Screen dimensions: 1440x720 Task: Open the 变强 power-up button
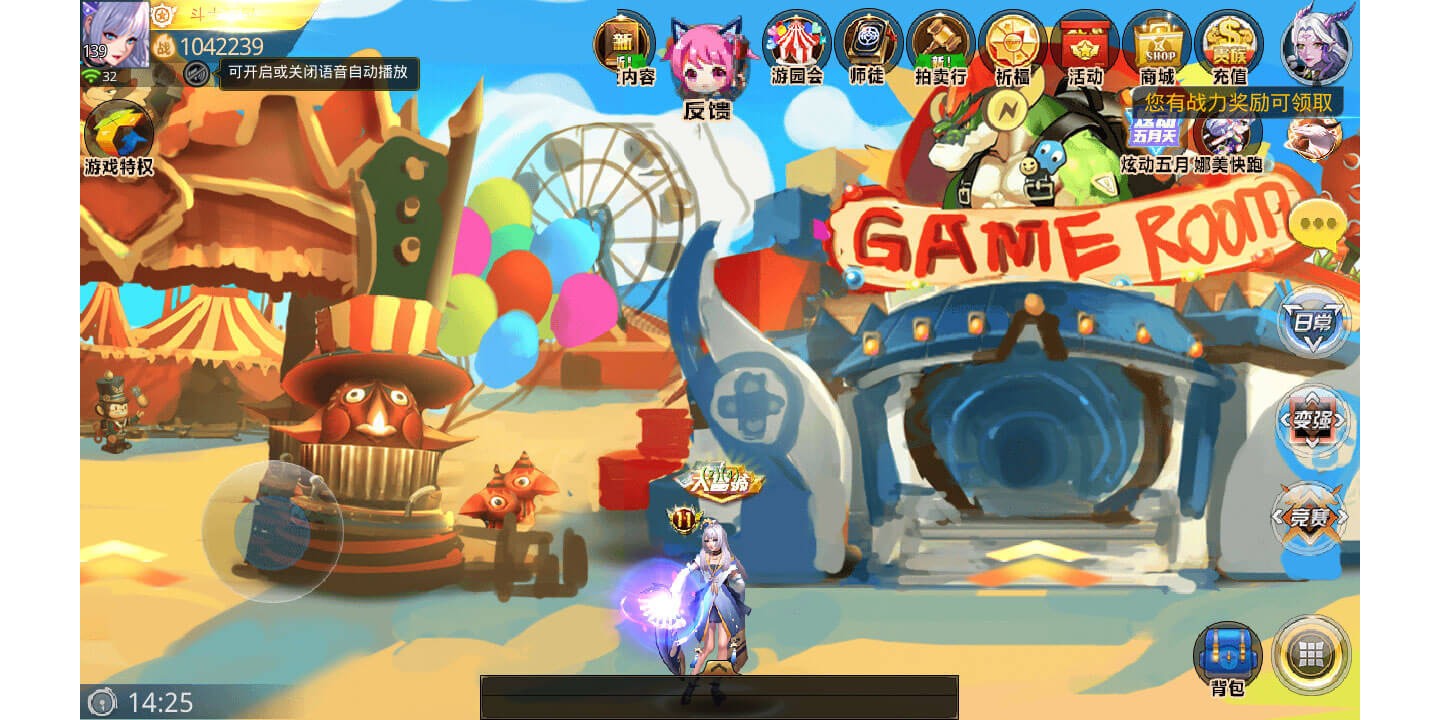(1313, 420)
